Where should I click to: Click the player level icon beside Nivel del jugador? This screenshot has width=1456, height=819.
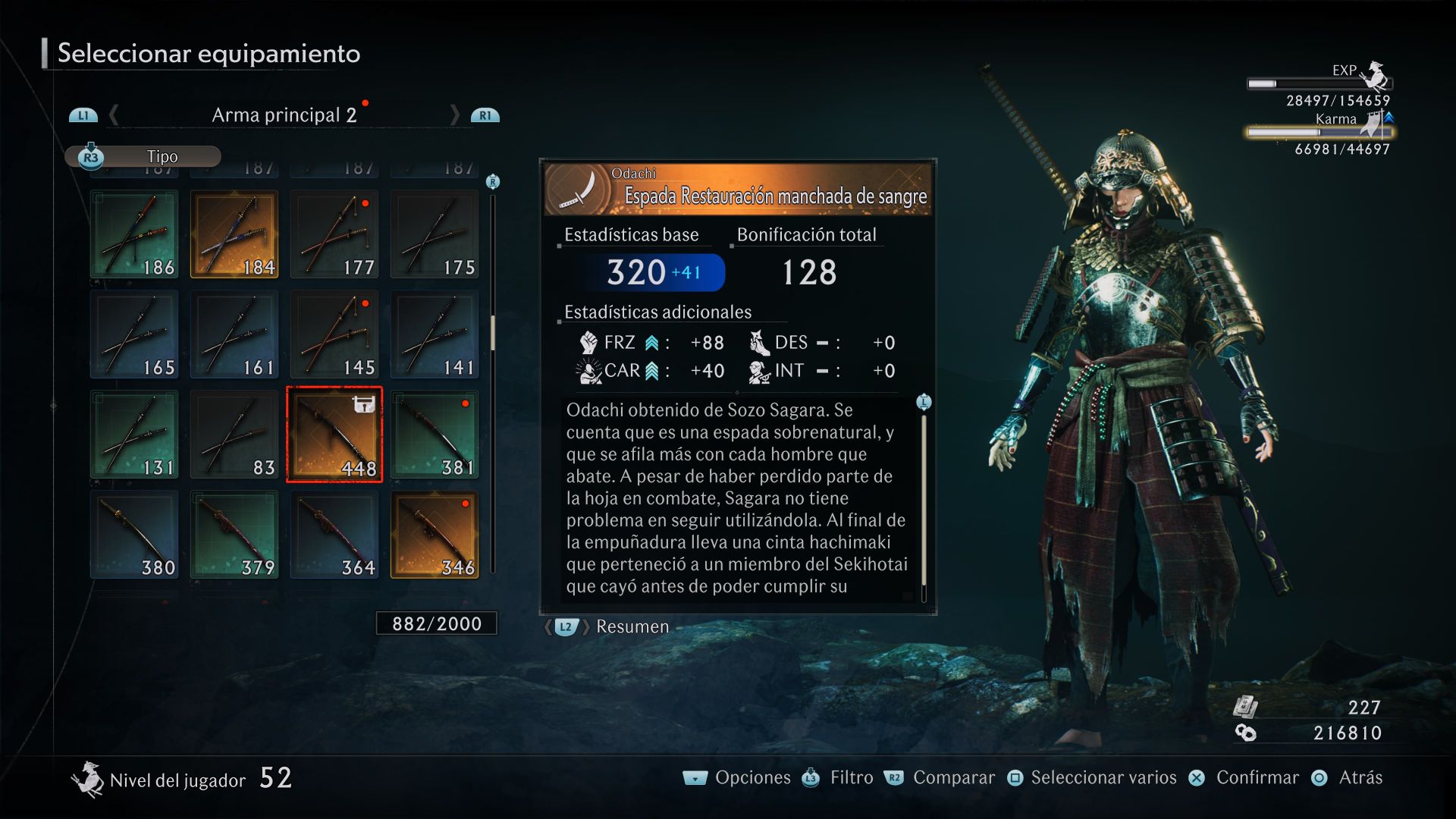tap(89, 779)
